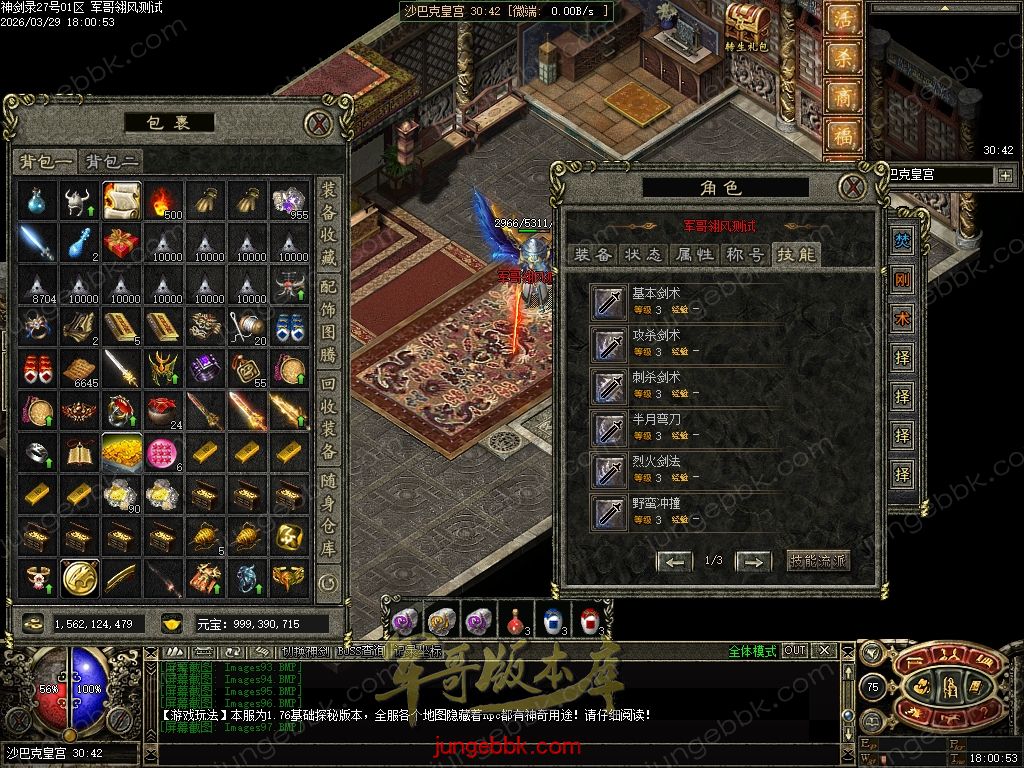Switch to the 装备 equipment tab
This screenshot has height=768, width=1024.
click(593, 254)
